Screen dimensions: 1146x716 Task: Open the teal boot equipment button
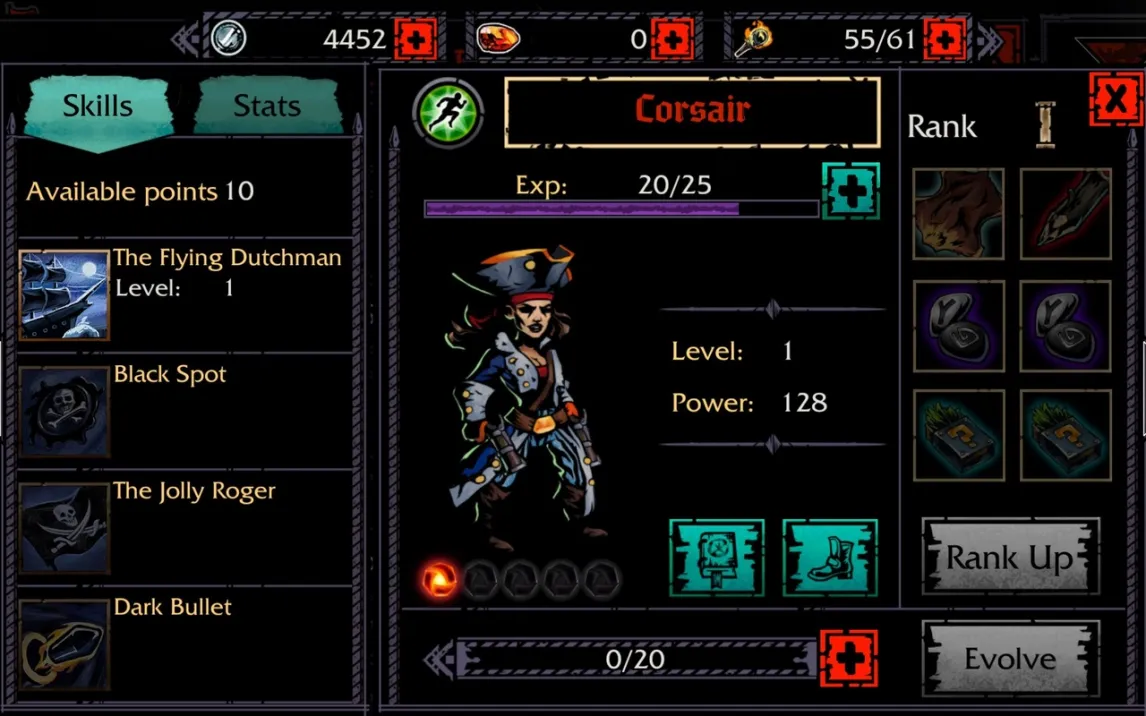pos(830,558)
